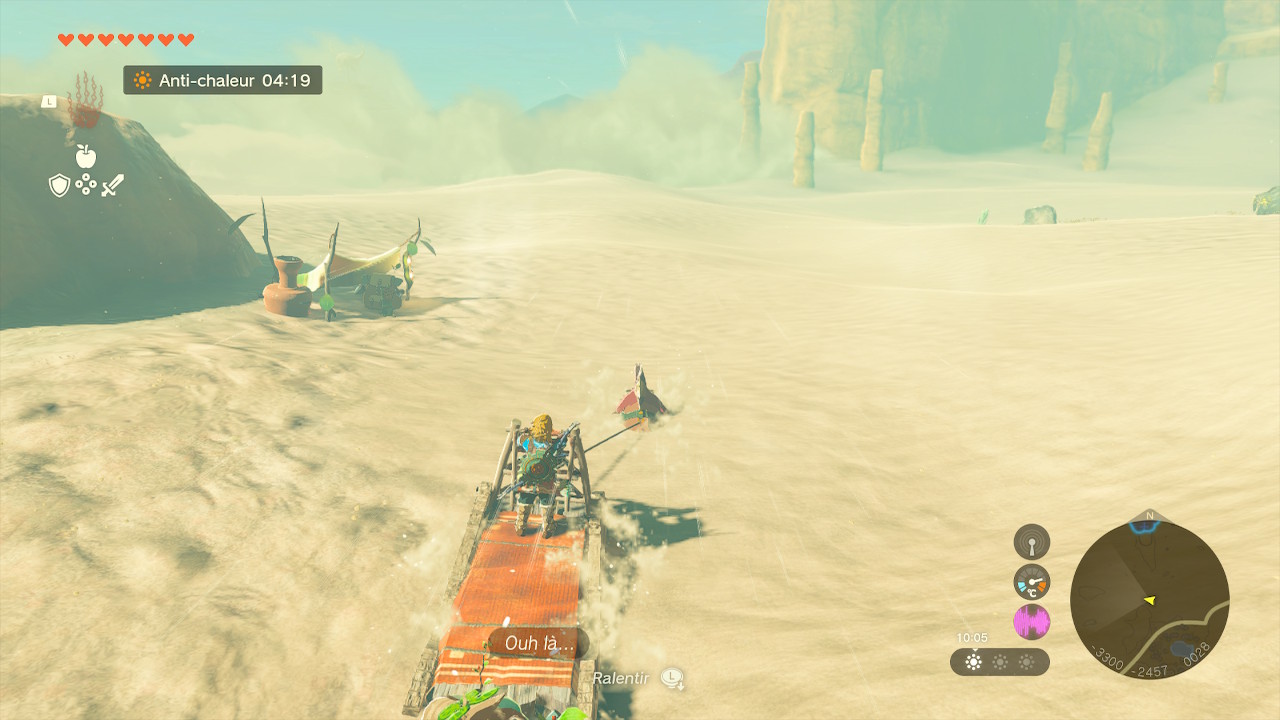Select the apple quick-item icon

point(86,156)
